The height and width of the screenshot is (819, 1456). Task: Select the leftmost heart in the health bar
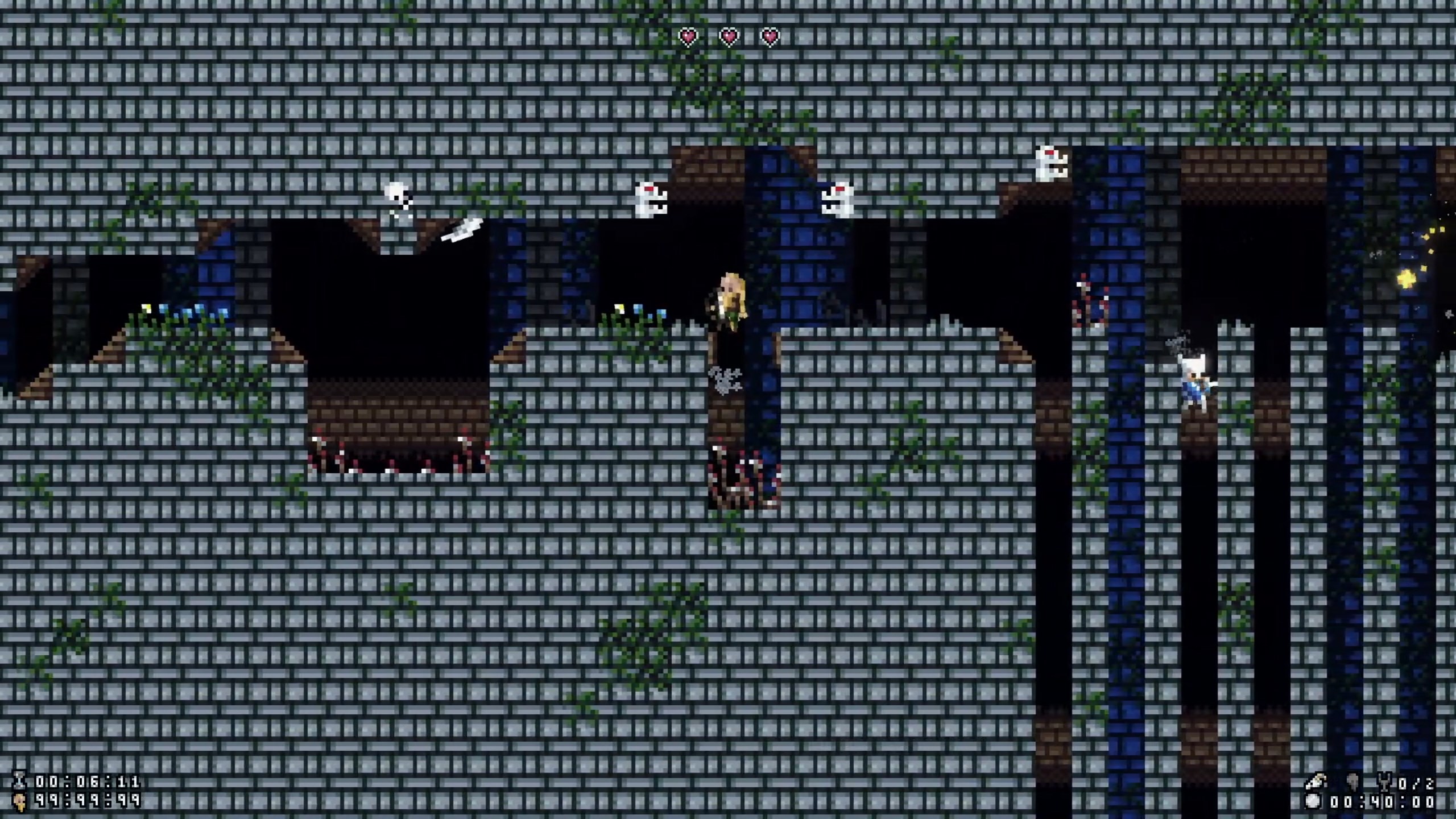point(688,36)
